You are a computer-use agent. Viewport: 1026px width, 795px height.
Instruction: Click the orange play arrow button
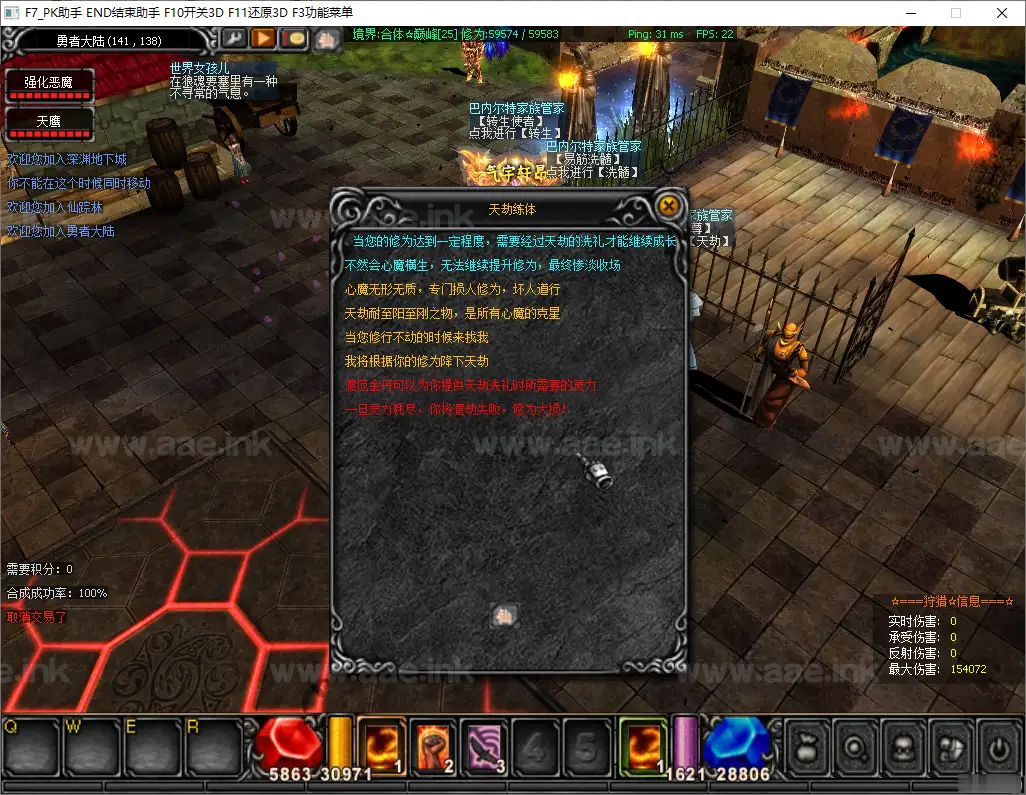pyautogui.click(x=263, y=39)
